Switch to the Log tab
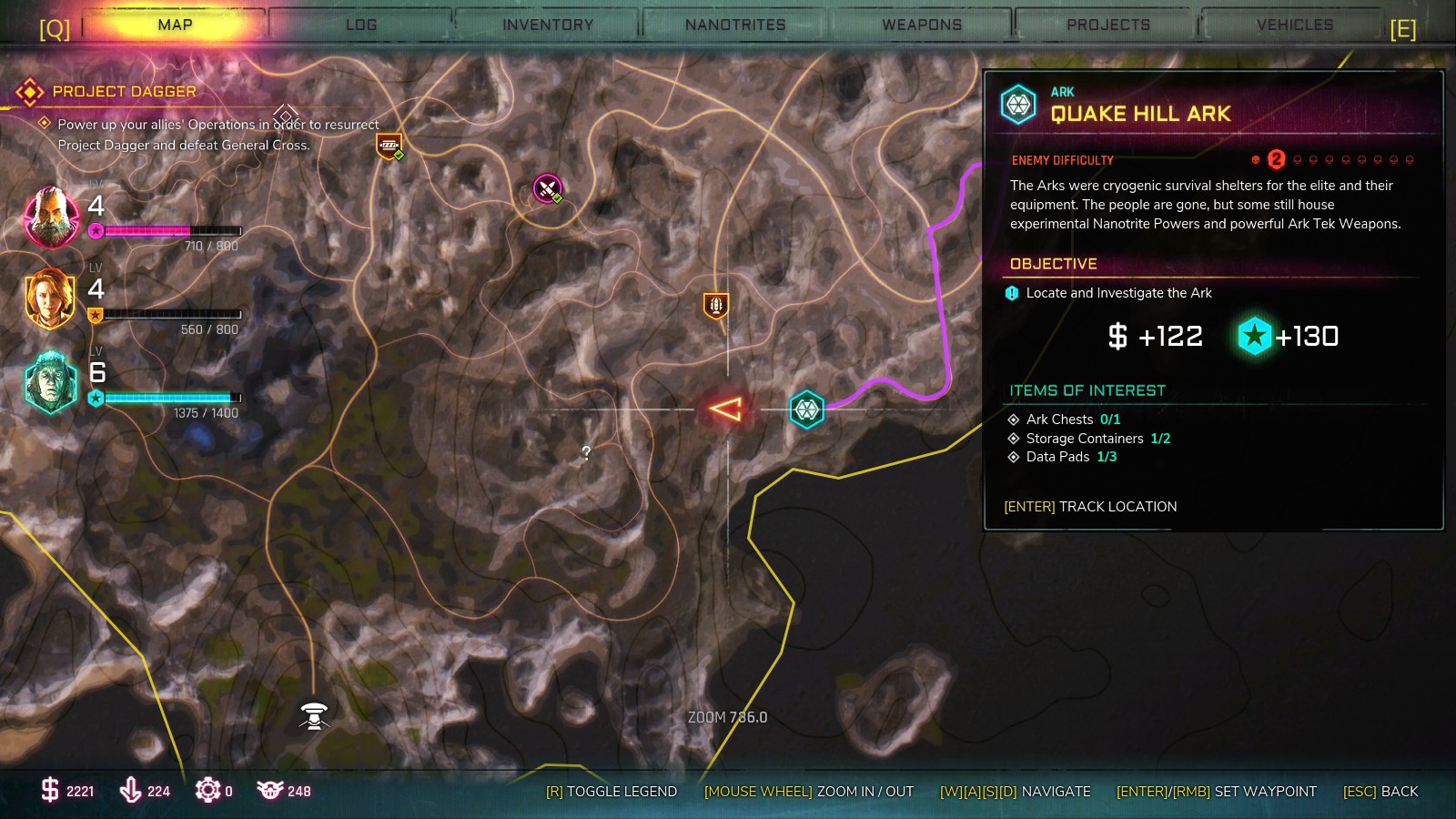The height and width of the screenshot is (819, 1456). click(361, 25)
